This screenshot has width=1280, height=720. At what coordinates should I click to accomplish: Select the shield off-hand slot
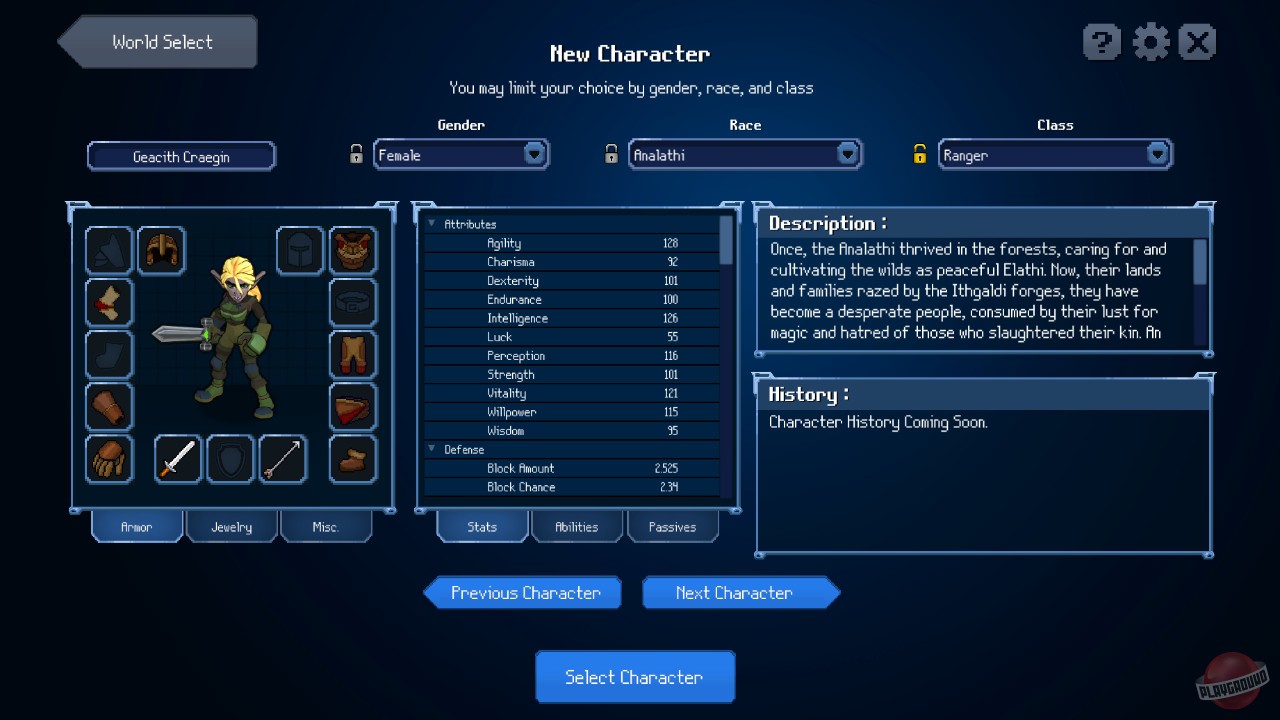coord(230,458)
